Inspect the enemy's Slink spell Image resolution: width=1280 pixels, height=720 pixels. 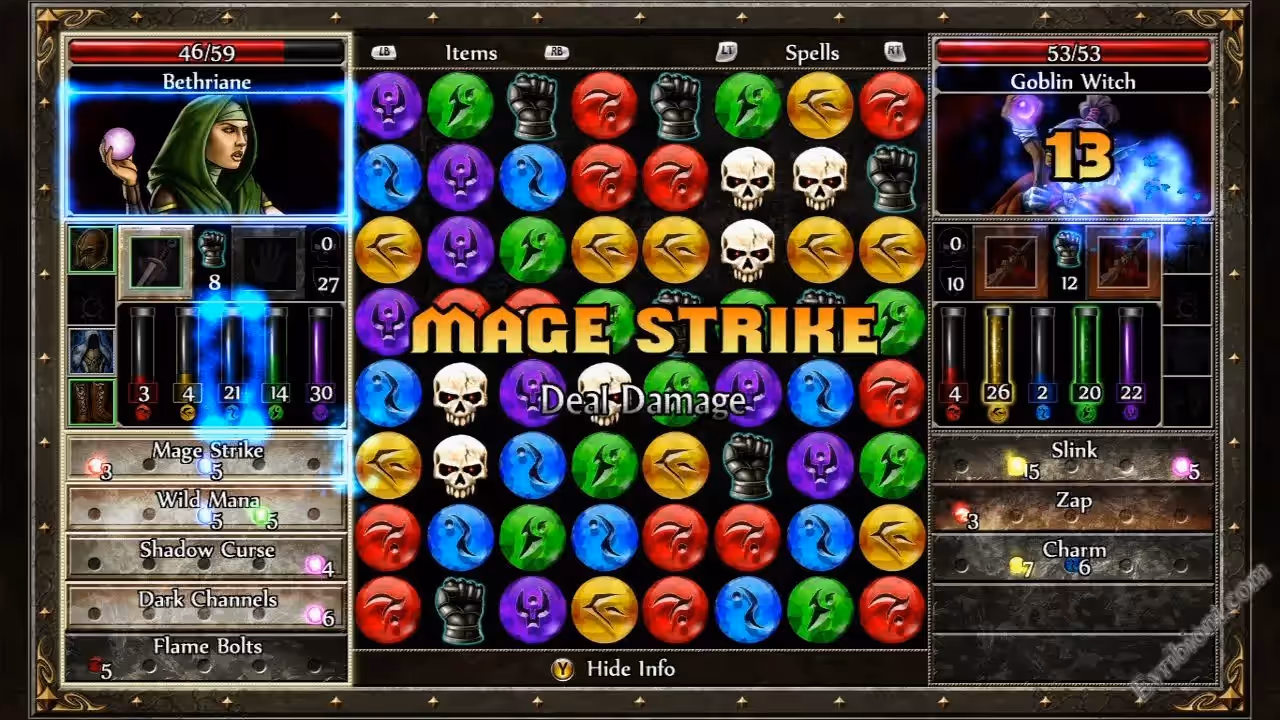(1073, 458)
